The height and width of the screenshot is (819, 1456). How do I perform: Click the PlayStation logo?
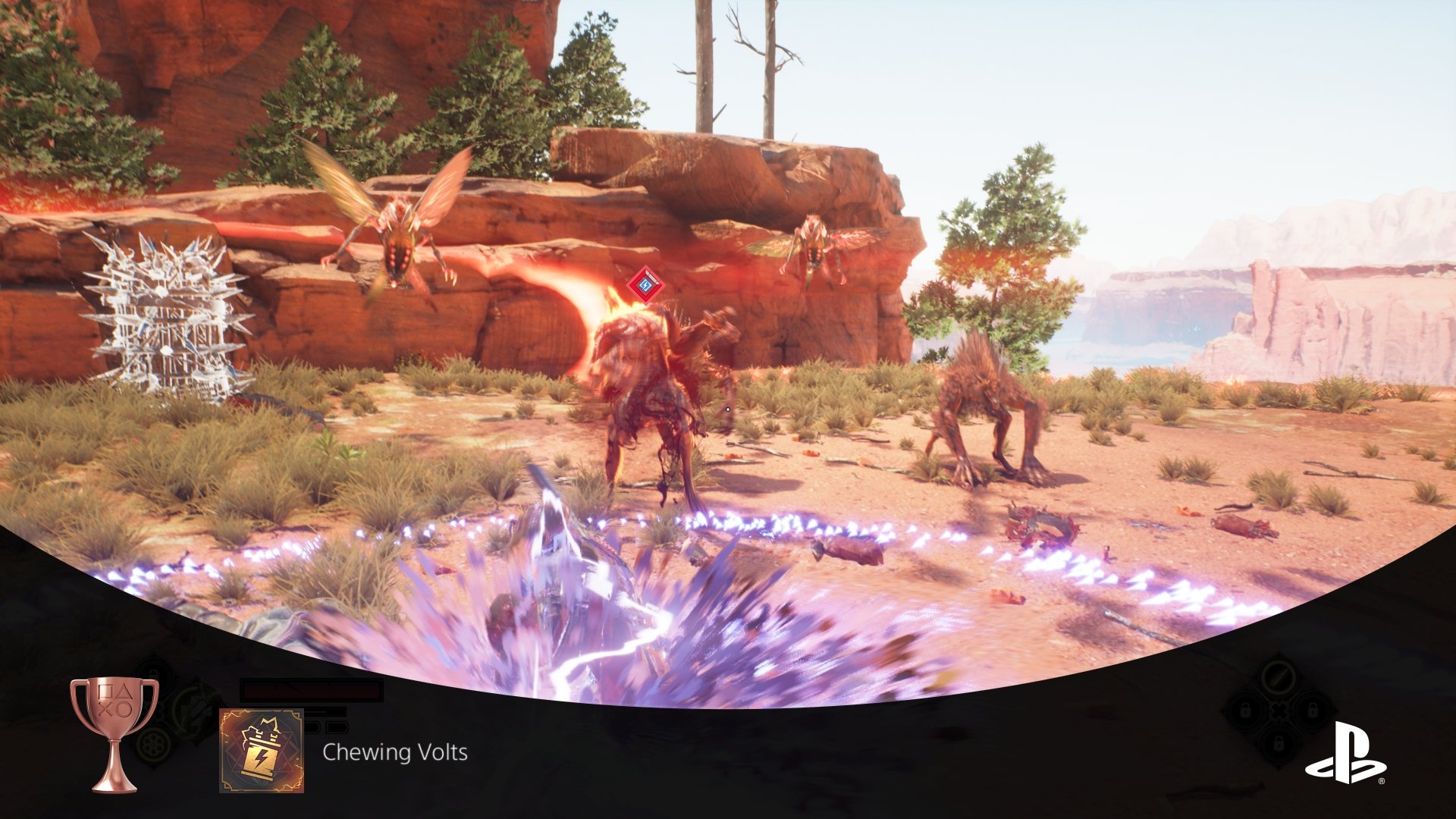[1345, 752]
